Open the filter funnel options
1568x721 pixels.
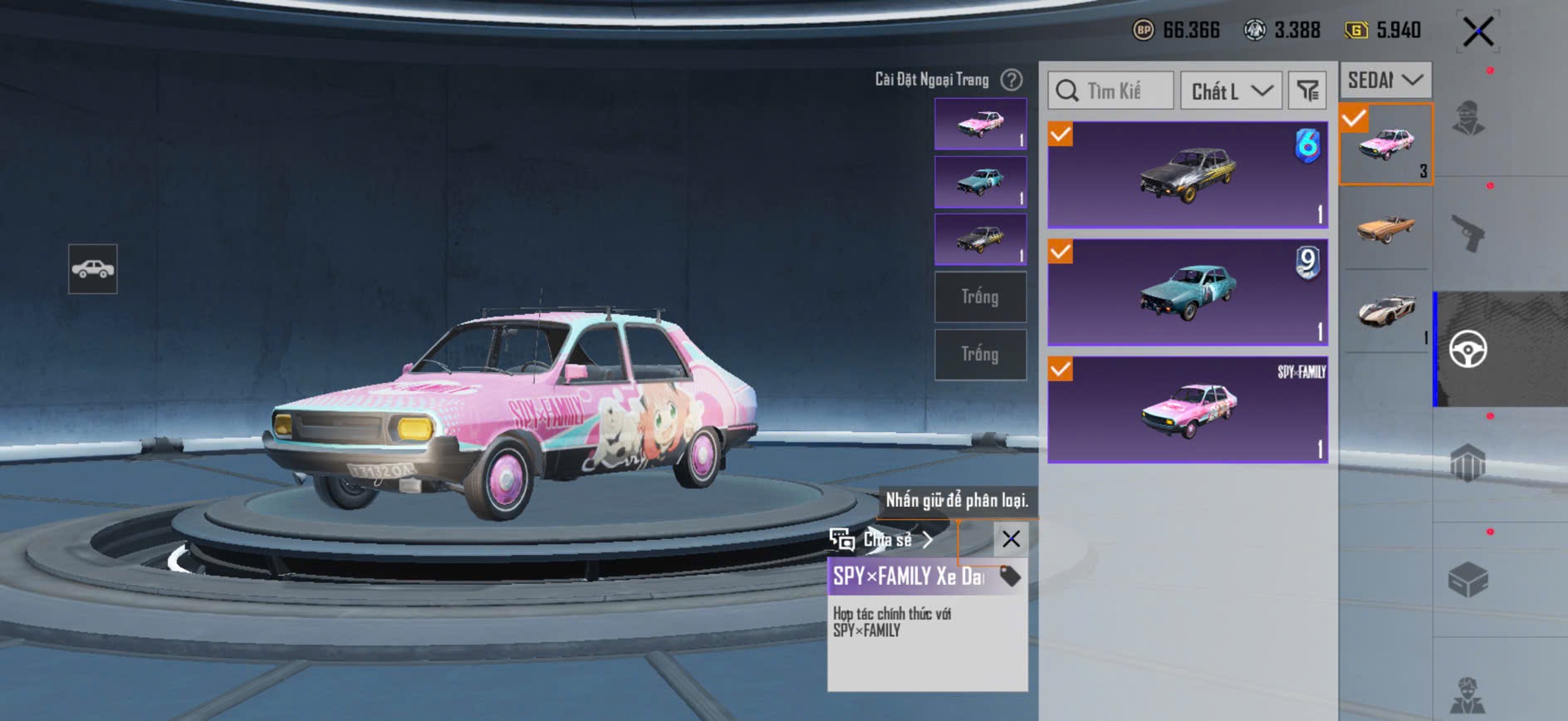(1307, 91)
